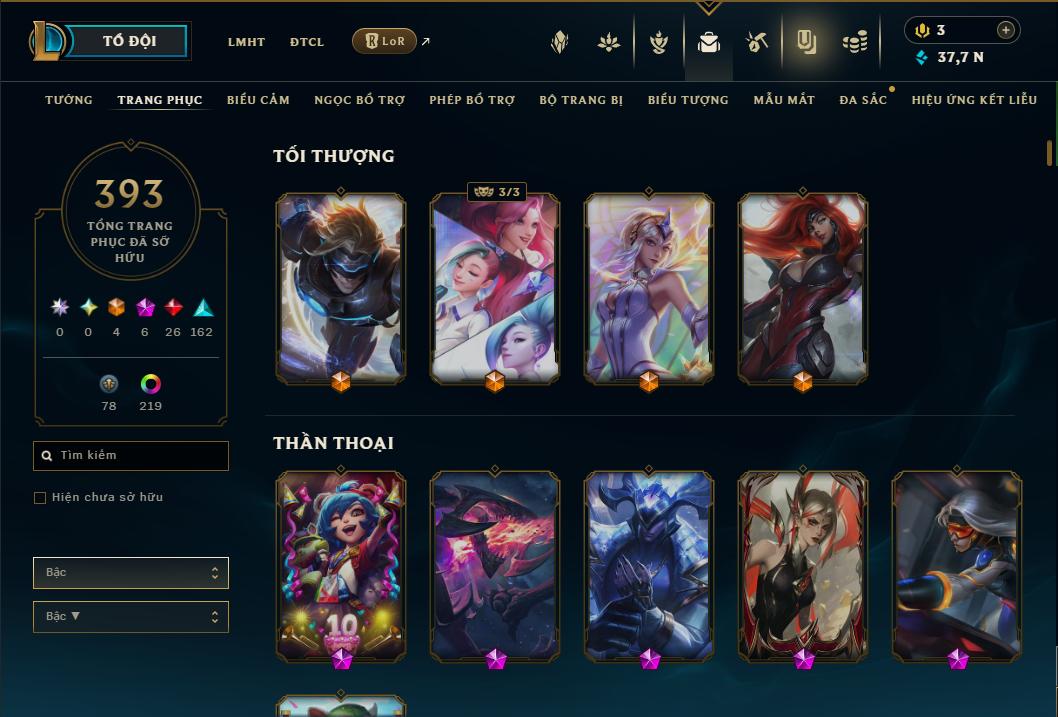
Task: Click the TỔ ĐỘI party button
Action: (x=130, y=41)
